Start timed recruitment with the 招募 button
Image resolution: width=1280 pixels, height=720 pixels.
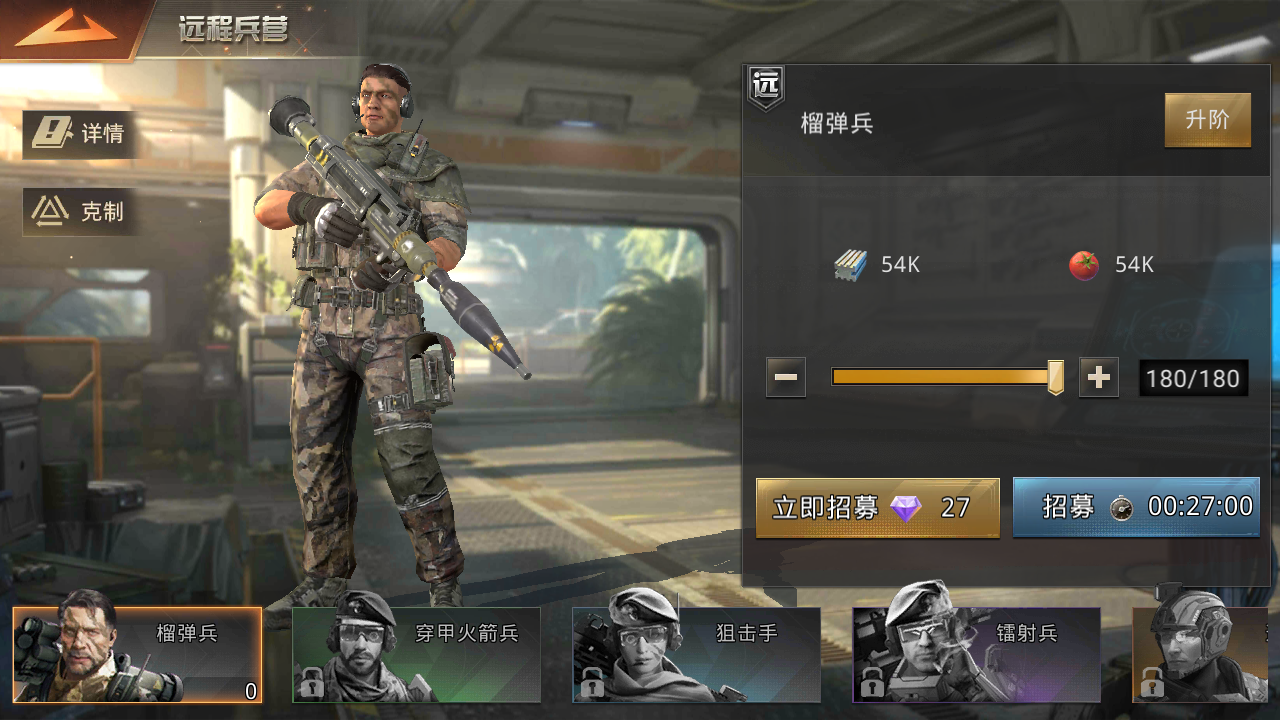pyautogui.click(x=1136, y=507)
